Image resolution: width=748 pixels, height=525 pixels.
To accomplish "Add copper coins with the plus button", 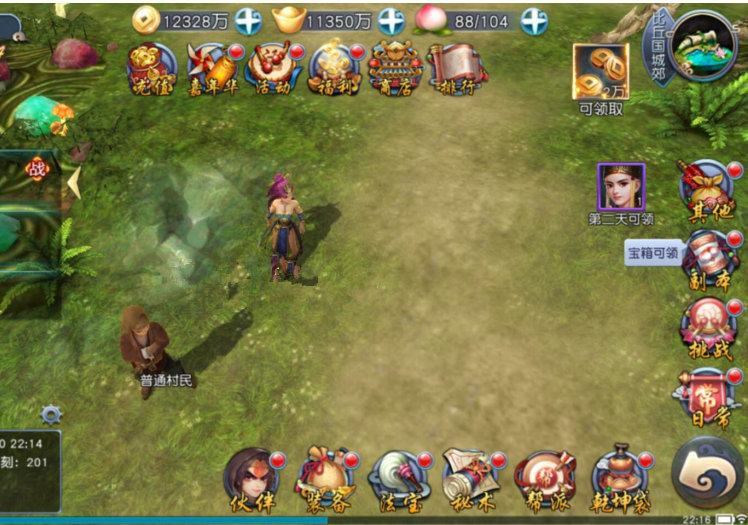I will pyautogui.click(x=247, y=21).
